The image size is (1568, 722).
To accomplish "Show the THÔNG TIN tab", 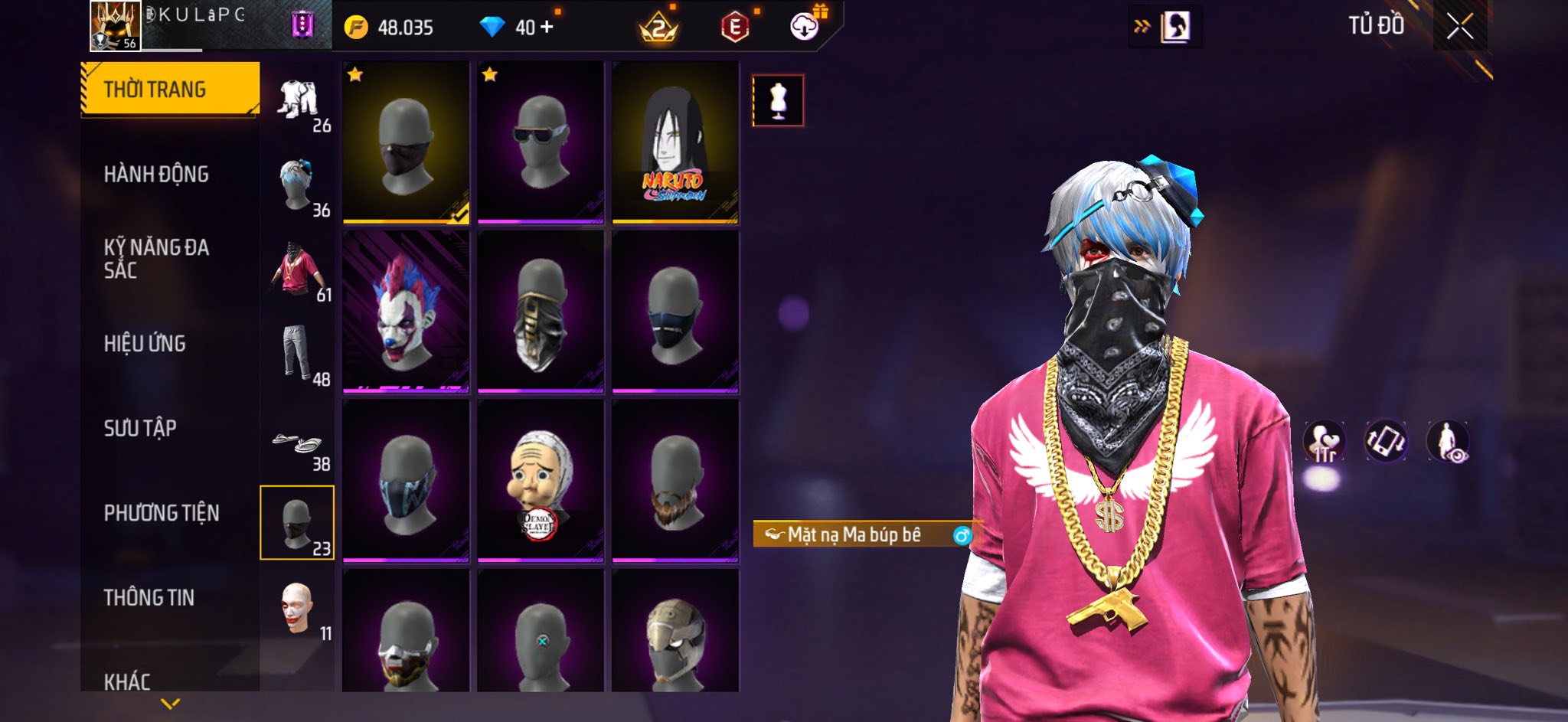I will 149,597.
